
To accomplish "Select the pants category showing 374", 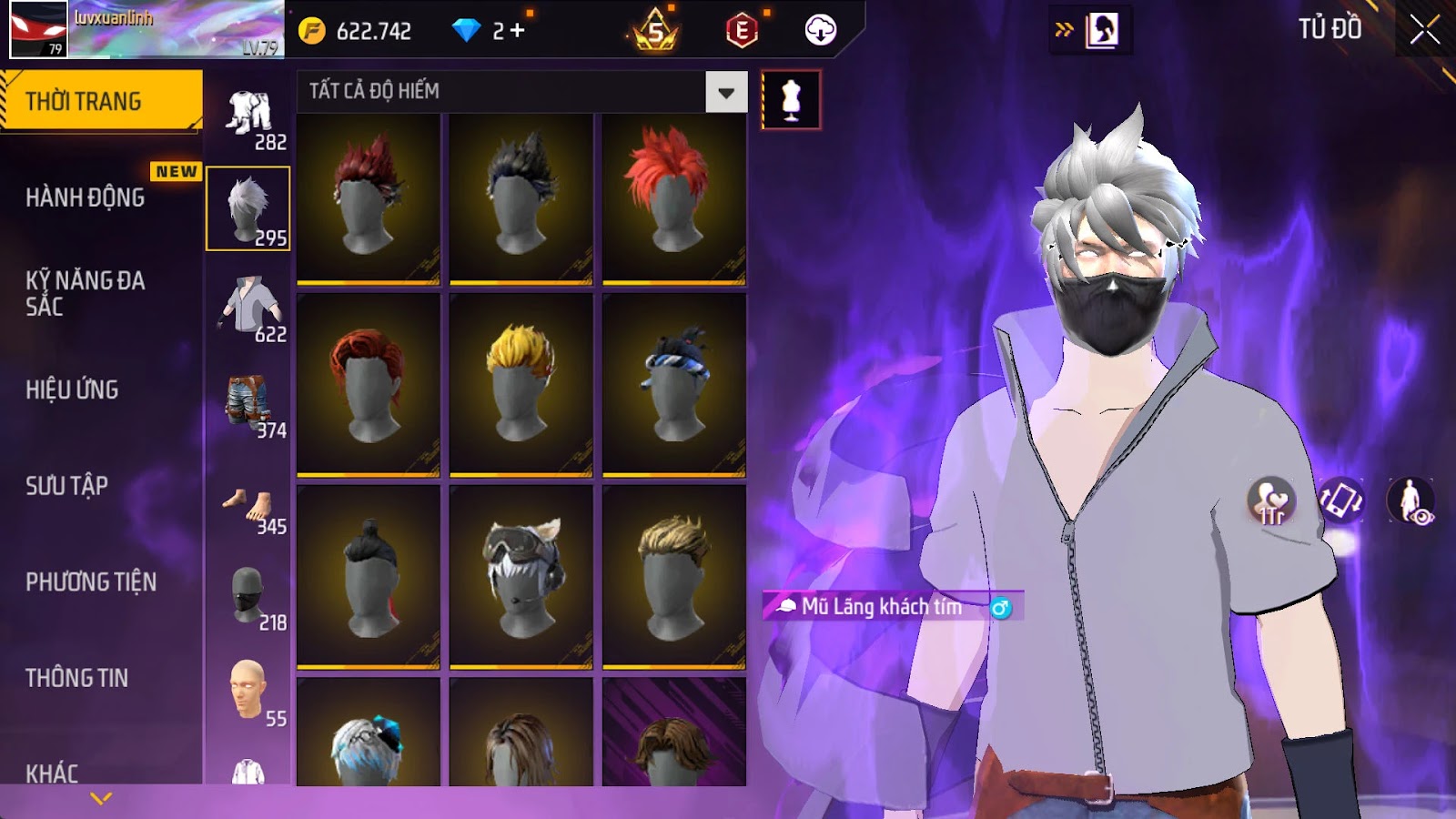I will [248, 406].
